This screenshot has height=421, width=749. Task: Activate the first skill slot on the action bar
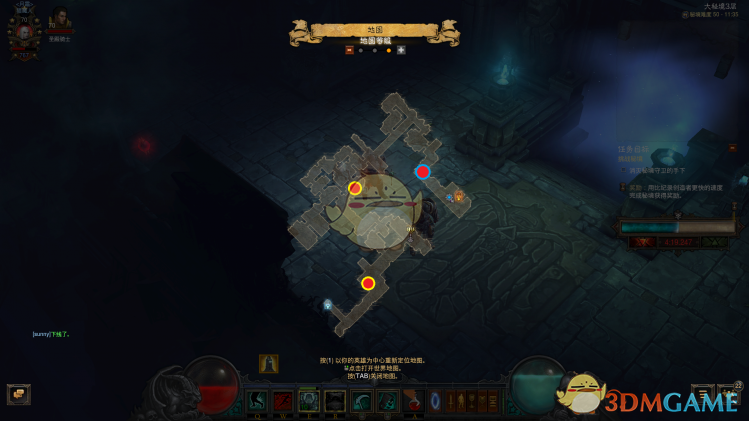point(257,401)
